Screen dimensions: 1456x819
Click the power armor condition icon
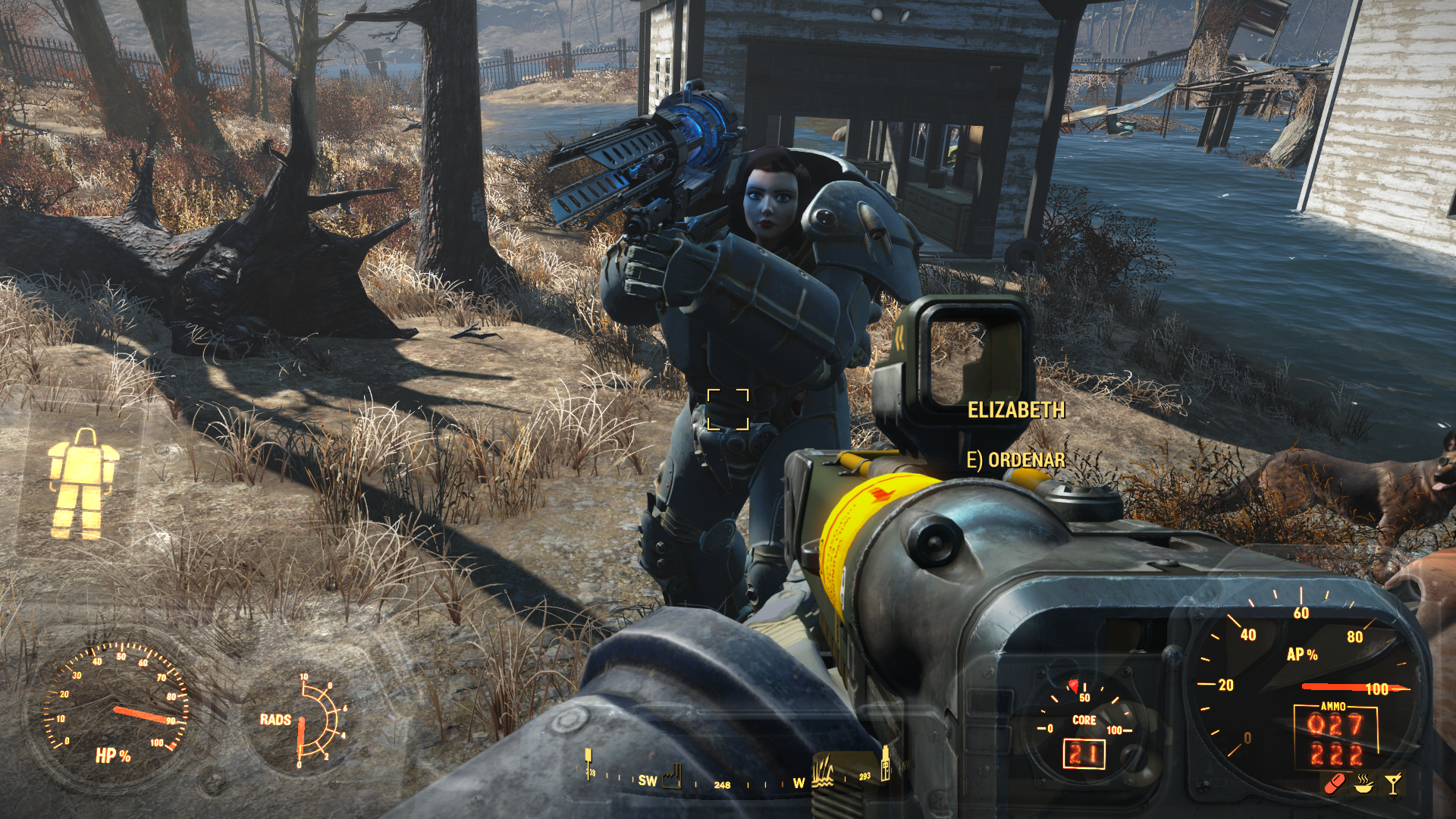[x=83, y=483]
